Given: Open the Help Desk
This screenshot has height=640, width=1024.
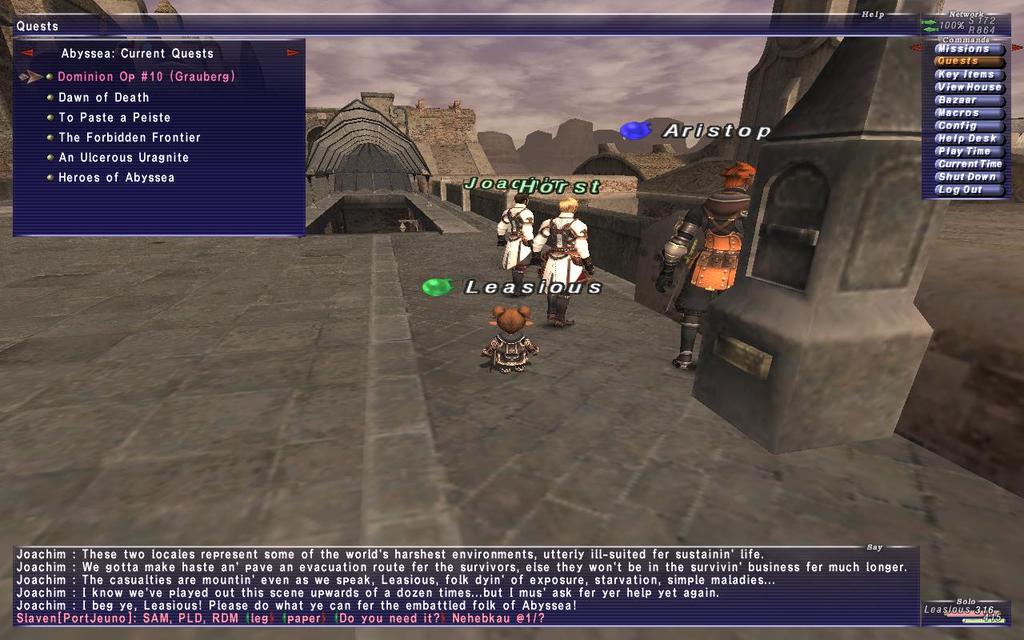Looking at the screenshot, I should pos(967,138).
